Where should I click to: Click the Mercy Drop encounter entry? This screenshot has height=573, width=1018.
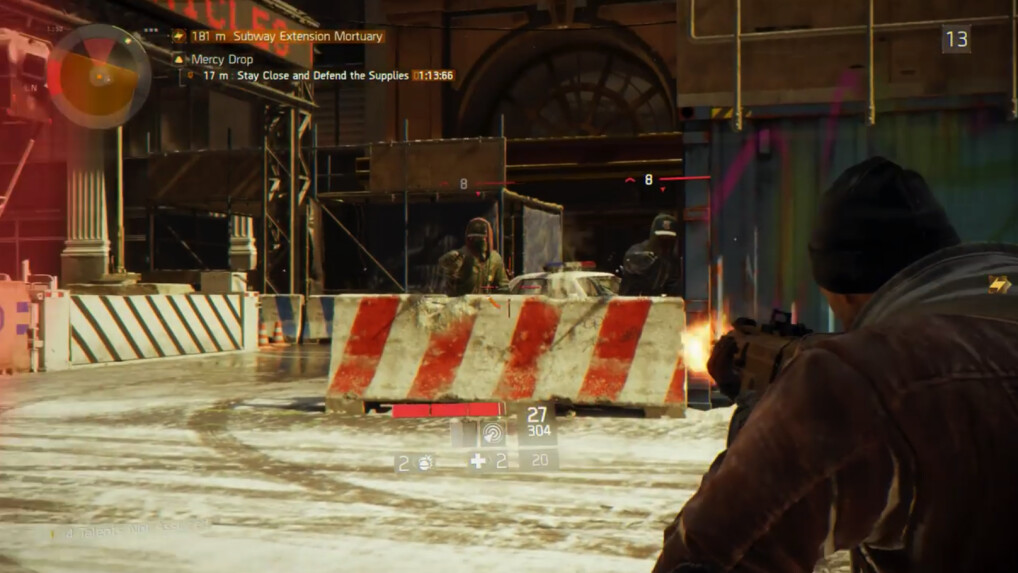221,59
